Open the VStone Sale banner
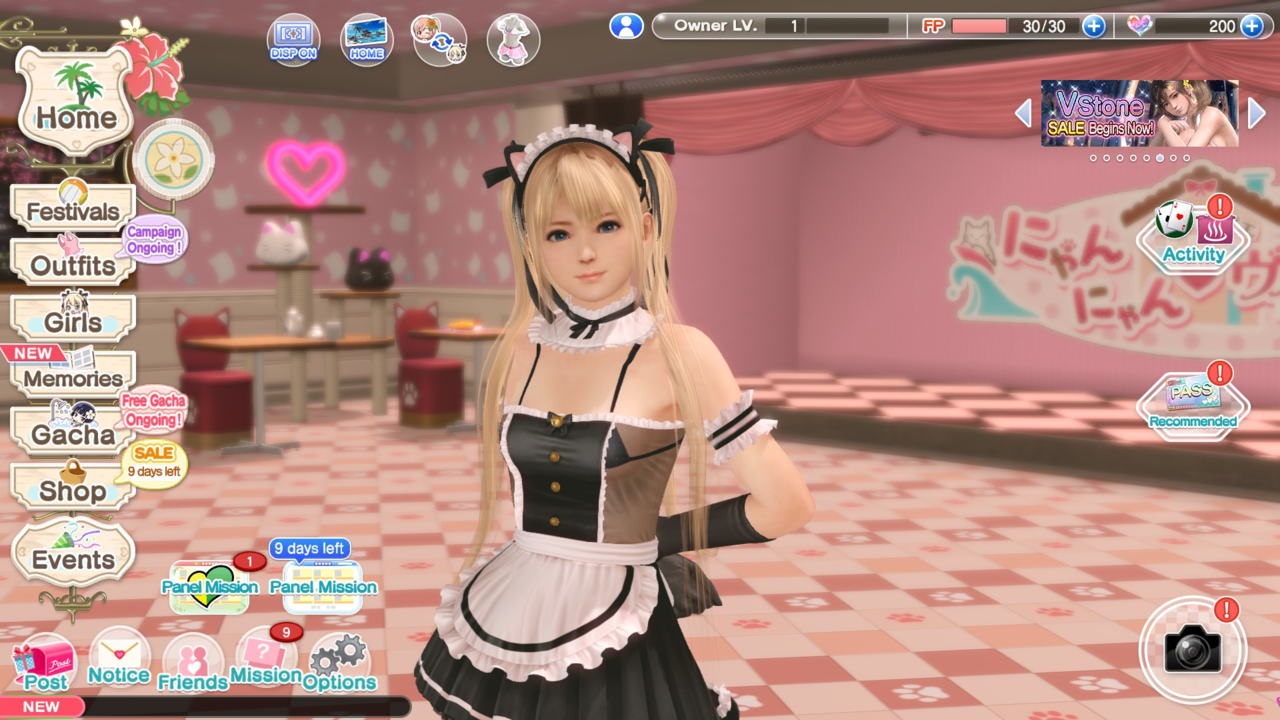Image resolution: width=1280 pixels, height=720 pixels. pyautogui.click(x=1139, y=113)
